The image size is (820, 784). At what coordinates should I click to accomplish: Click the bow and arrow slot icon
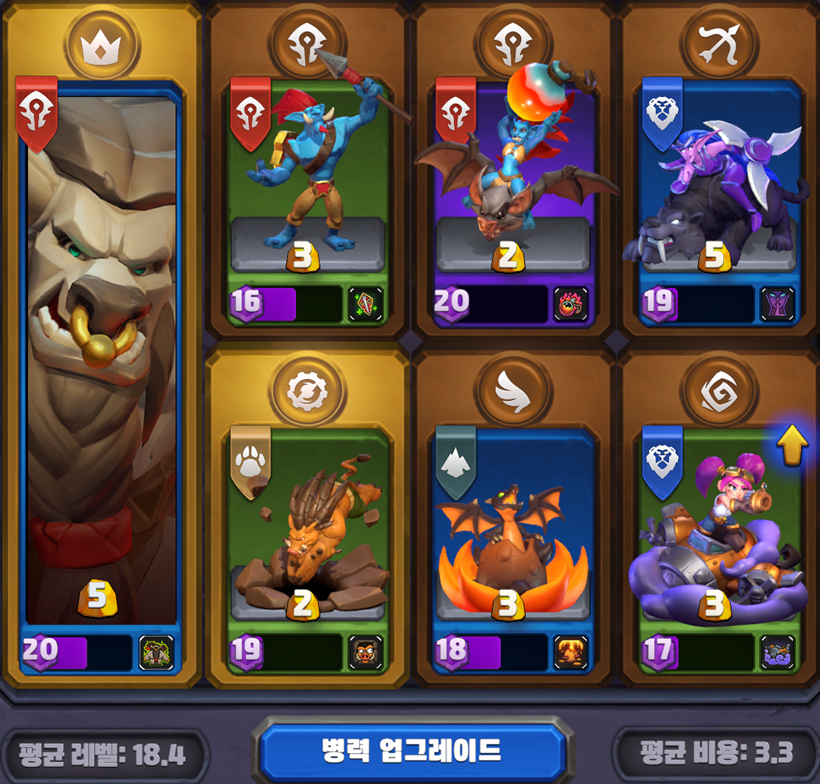click(x=719, y=46)
